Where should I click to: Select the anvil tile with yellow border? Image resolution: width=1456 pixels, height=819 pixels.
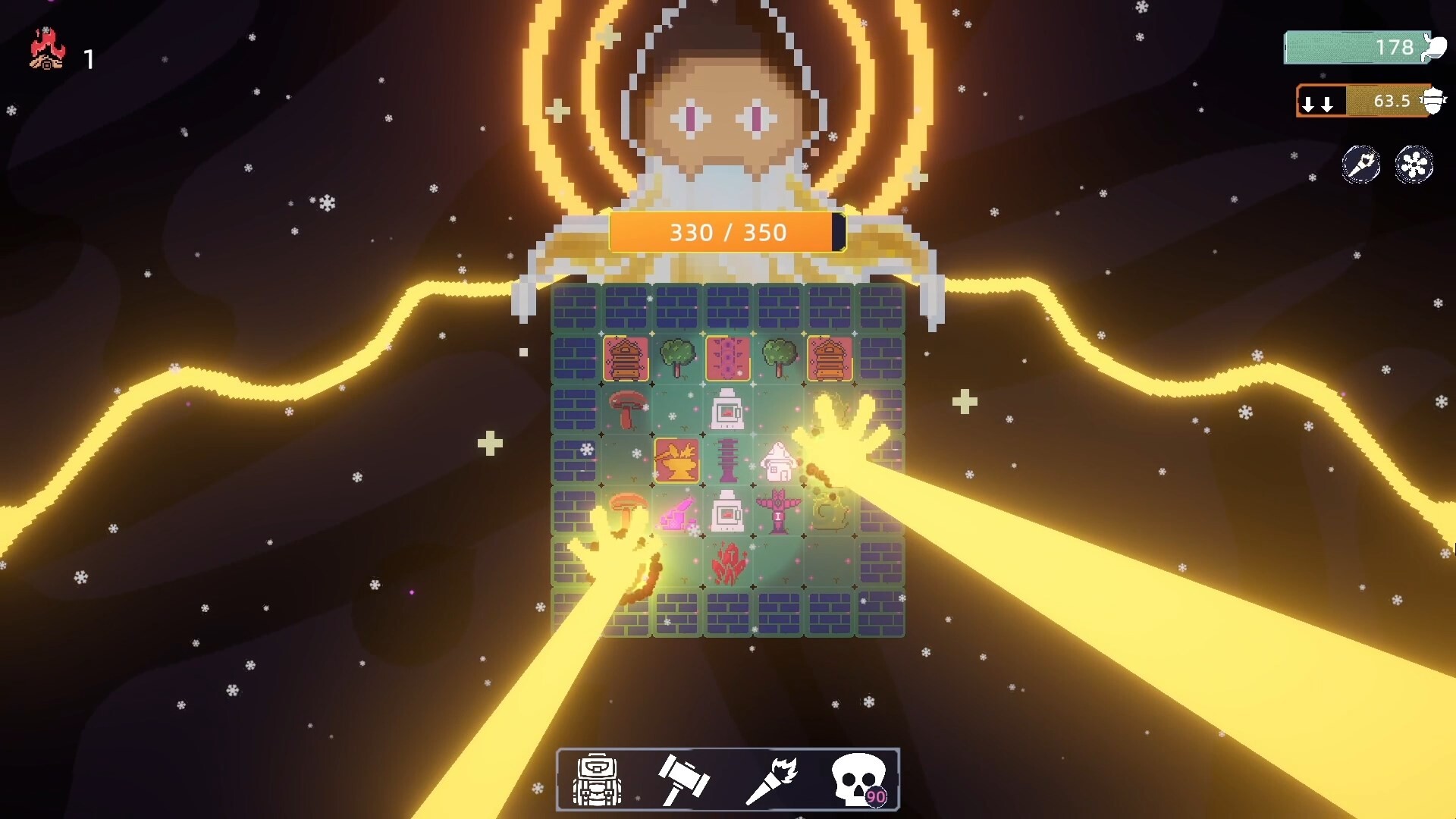676,459
